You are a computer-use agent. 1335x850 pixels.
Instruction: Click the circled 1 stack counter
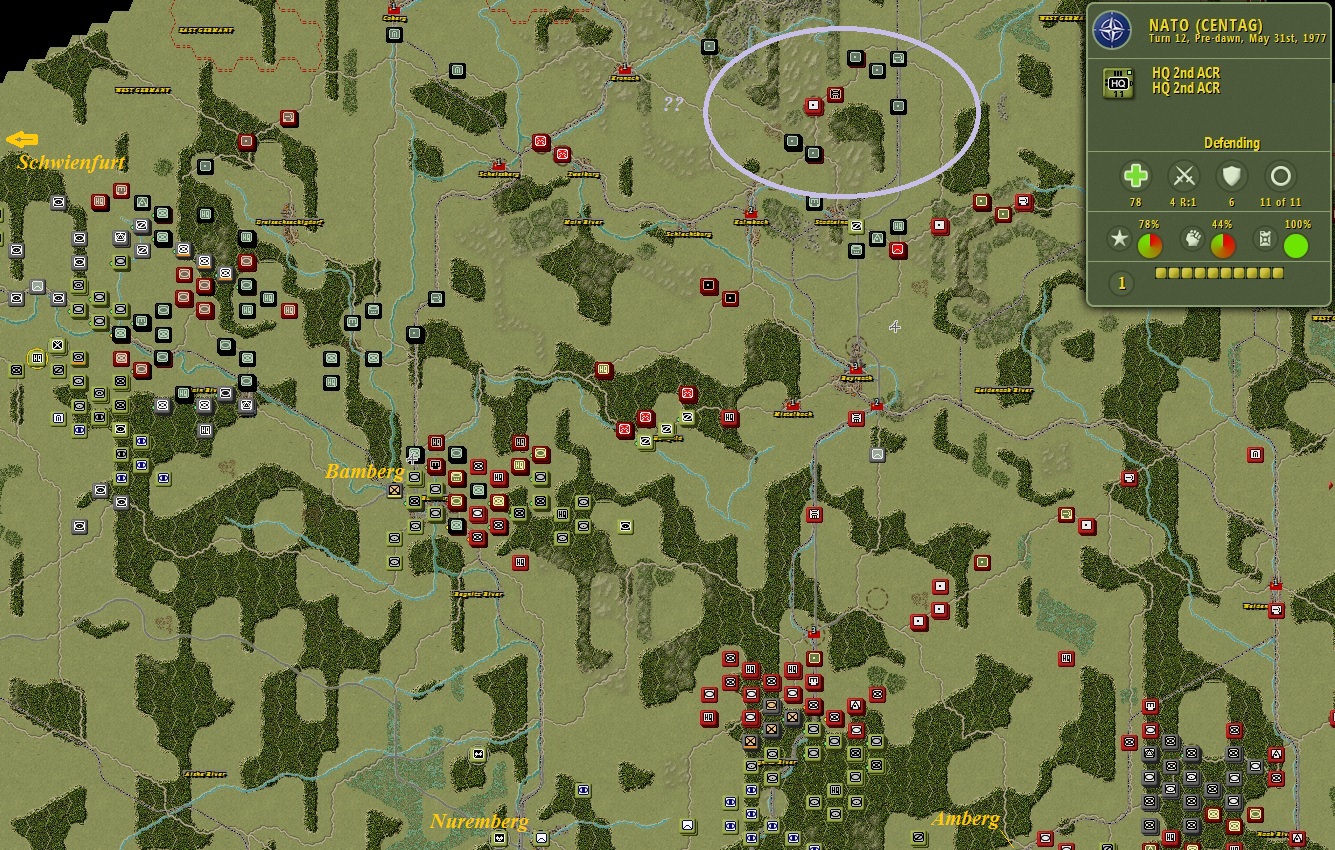point(1121,283)
